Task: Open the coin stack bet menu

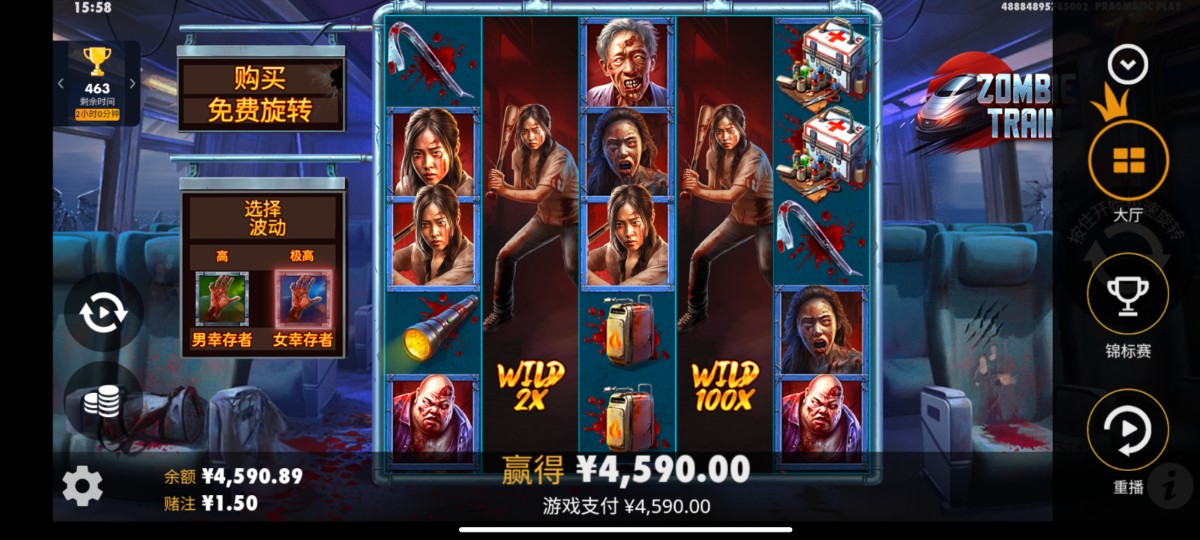Action: coord(102,401)
